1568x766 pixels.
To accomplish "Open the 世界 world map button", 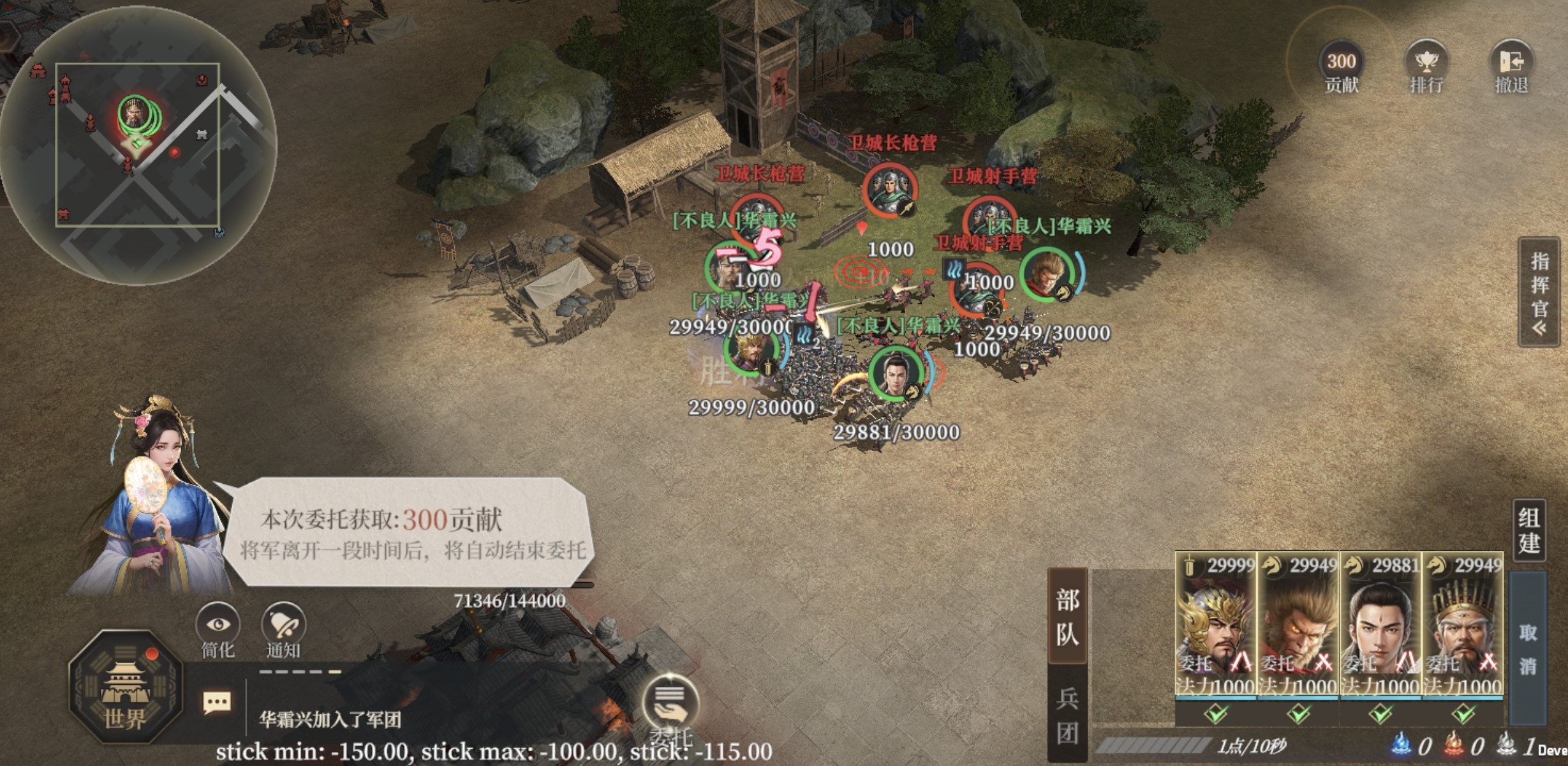I will pyautogui.click(x=126, y=687).
